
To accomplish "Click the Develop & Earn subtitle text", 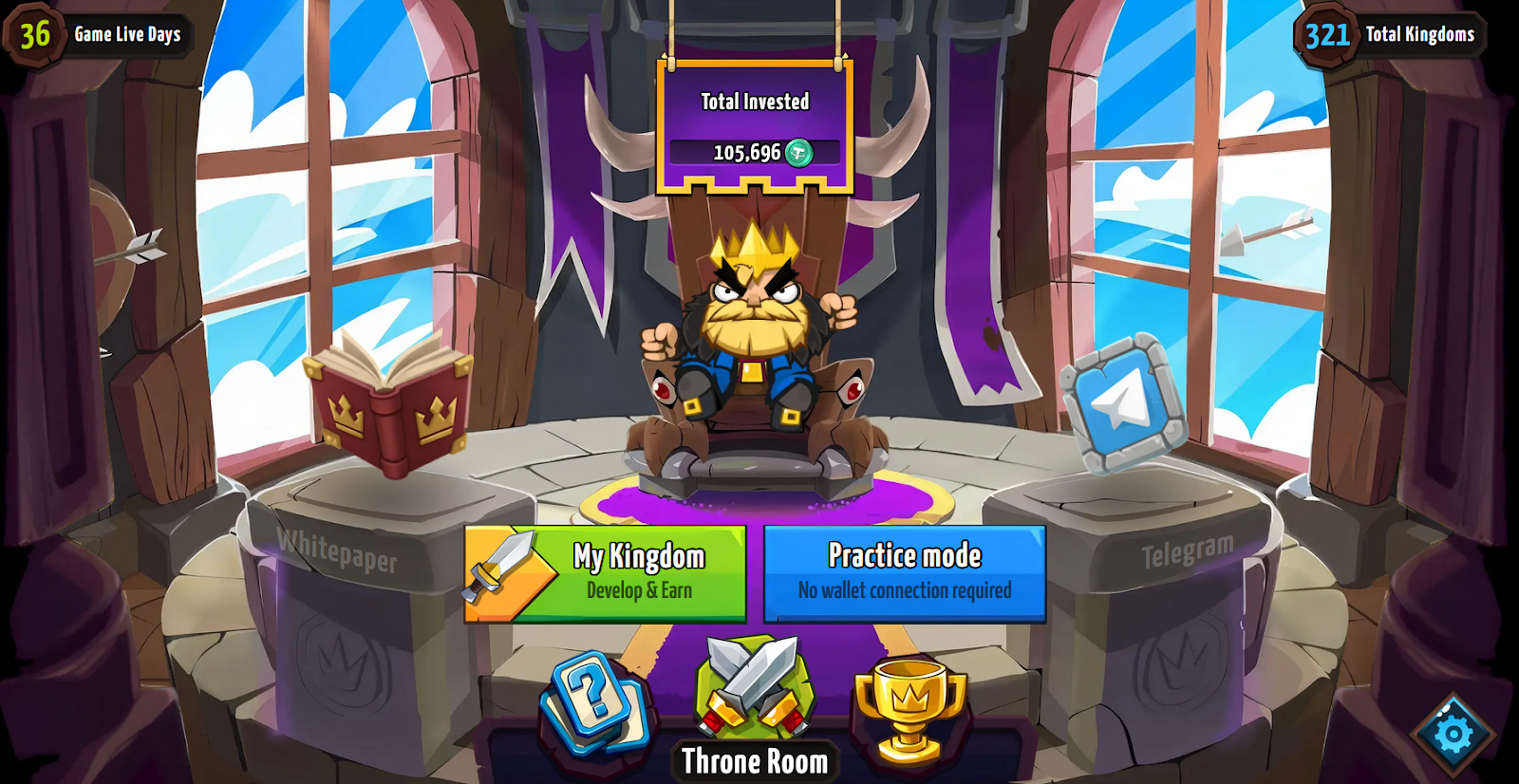I will point(641,589).
